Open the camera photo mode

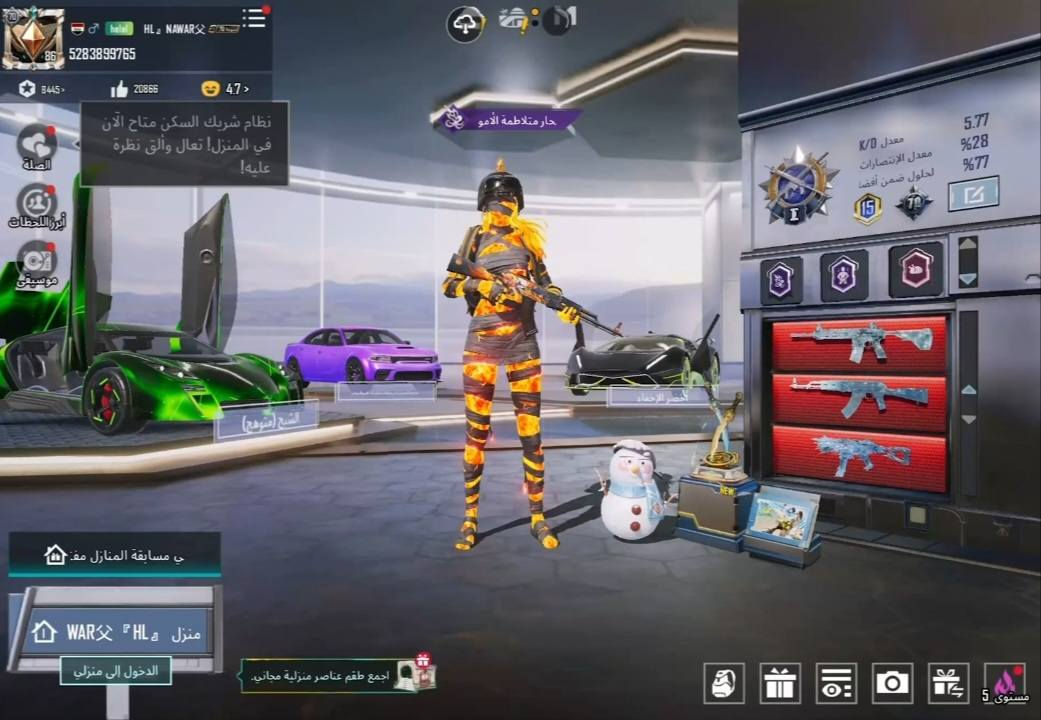892,683
